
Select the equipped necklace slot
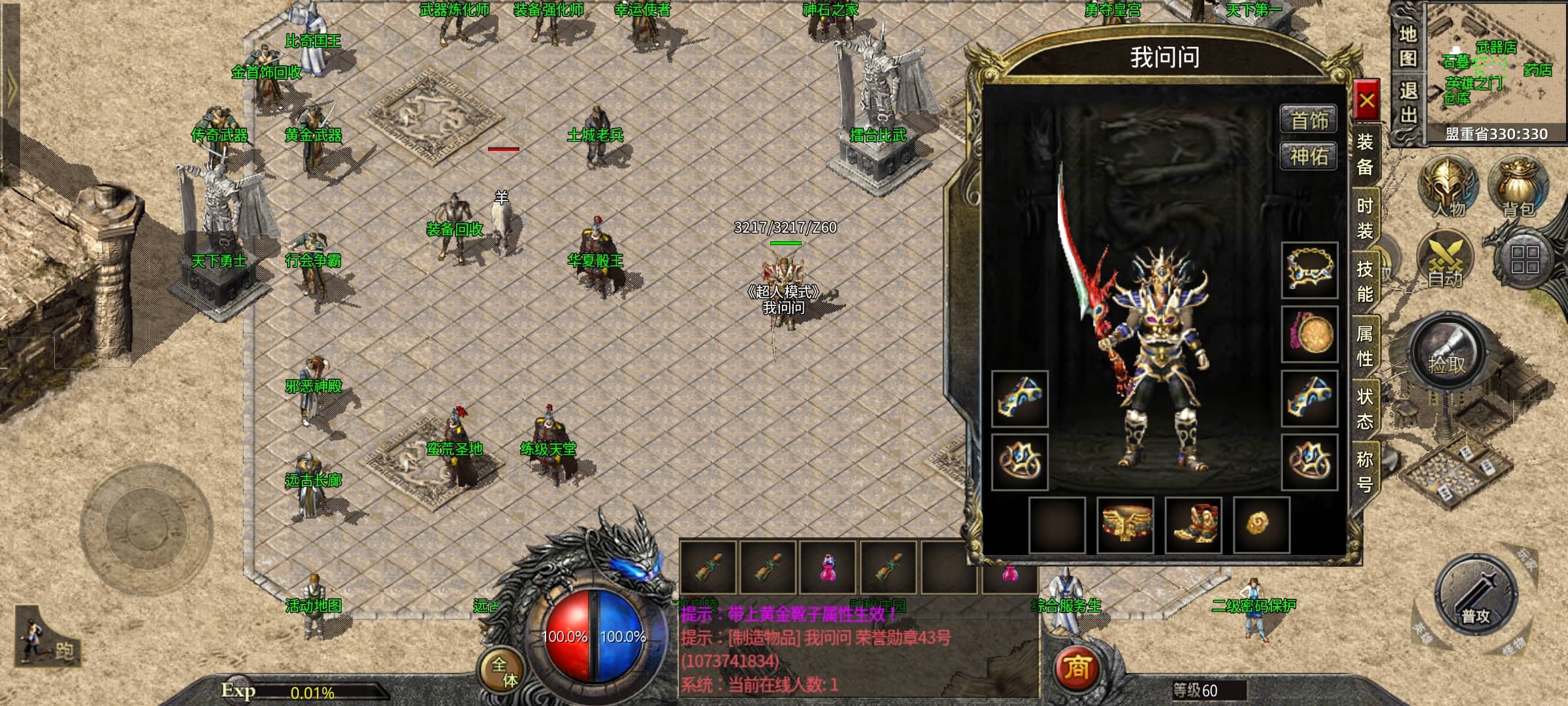pos(1309,270)
